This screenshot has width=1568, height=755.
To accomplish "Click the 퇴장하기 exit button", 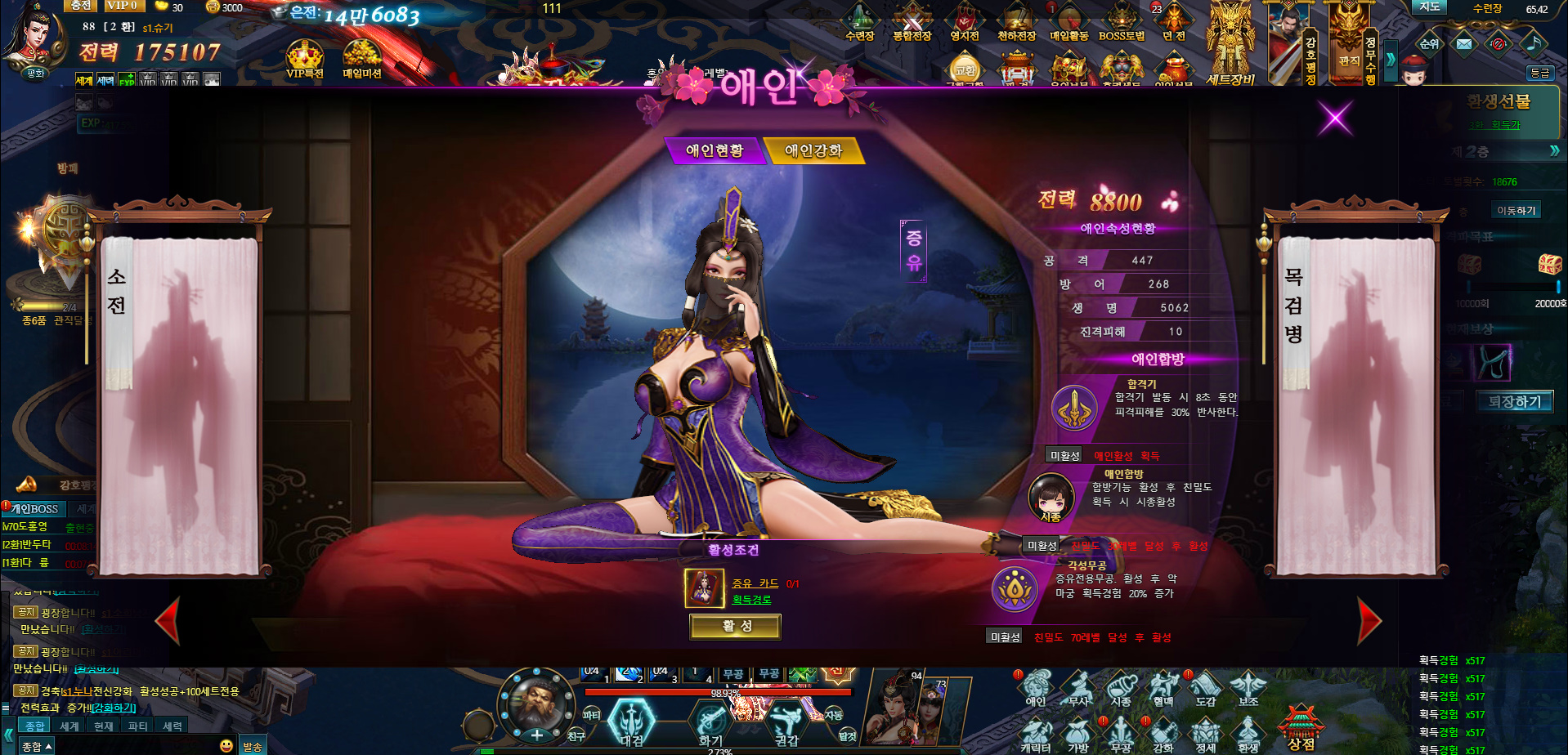I will [1514, 402].
